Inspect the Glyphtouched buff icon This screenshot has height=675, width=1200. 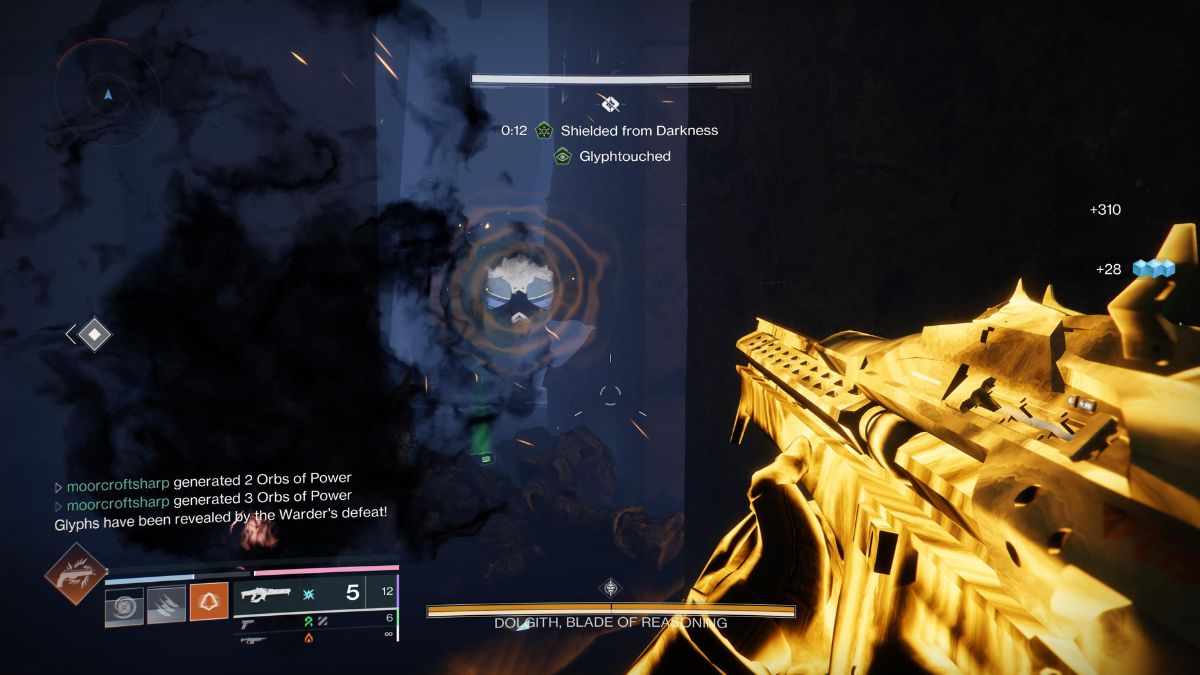[563, 156]
